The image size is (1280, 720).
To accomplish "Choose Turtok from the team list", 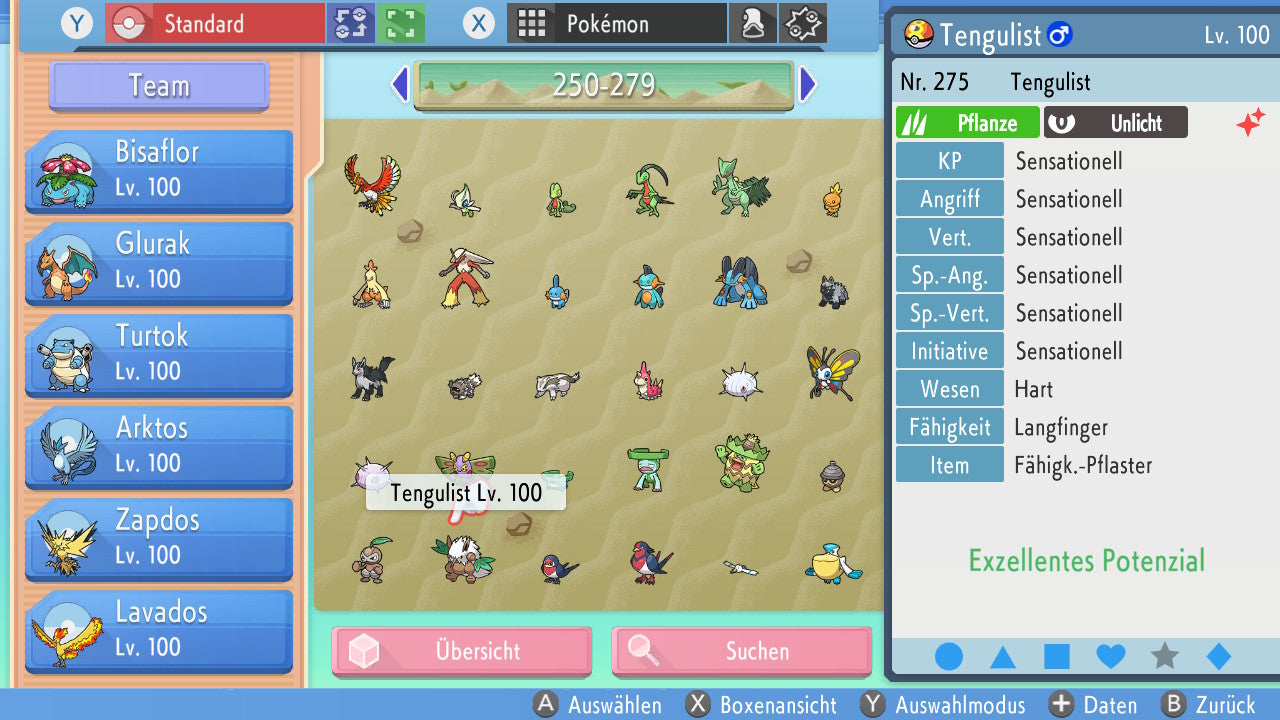I will coord(159,354).
